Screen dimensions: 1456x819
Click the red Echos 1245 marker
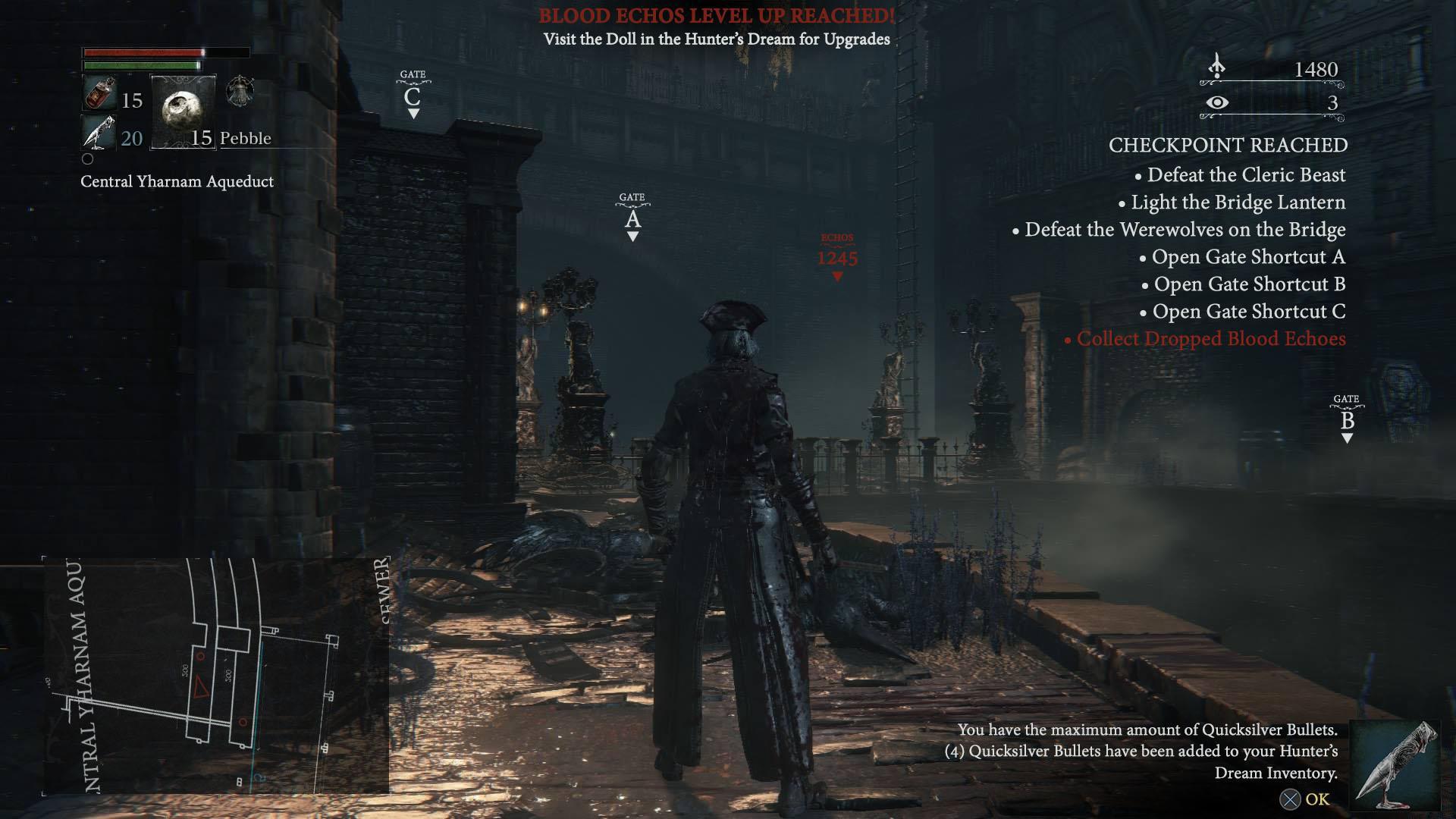tap(837, 257)
